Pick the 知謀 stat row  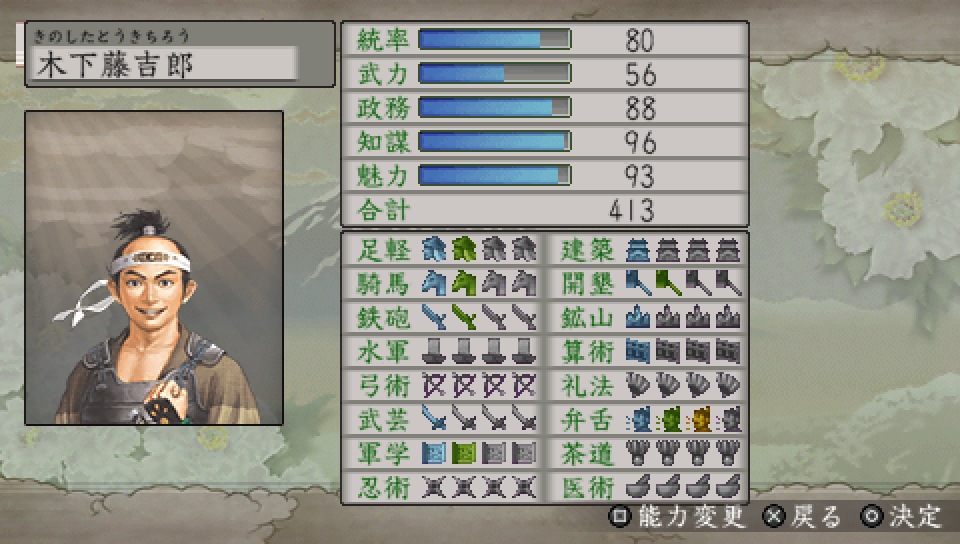click(544, 142)
